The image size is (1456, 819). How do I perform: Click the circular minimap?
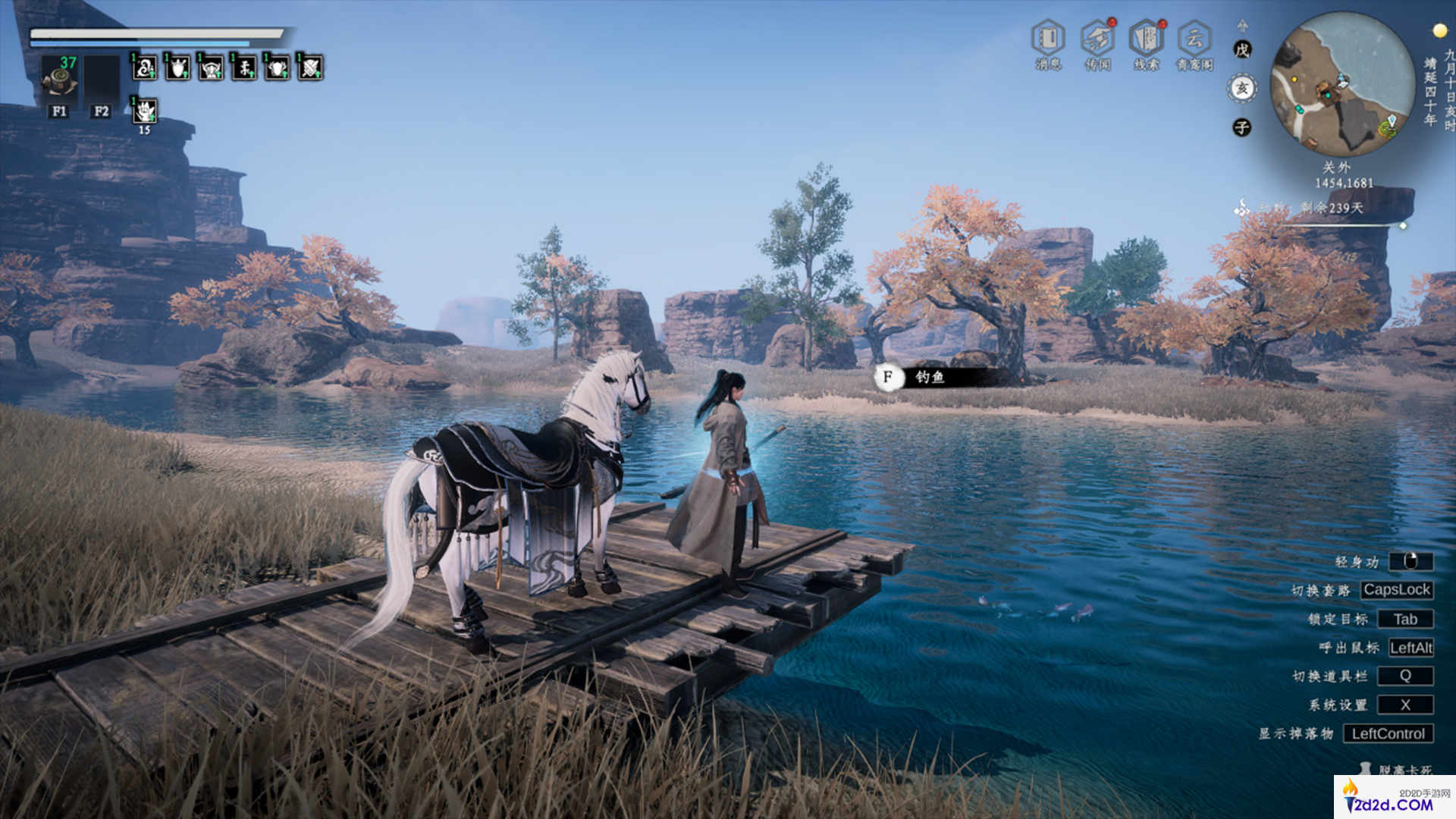click(1343, 85)
